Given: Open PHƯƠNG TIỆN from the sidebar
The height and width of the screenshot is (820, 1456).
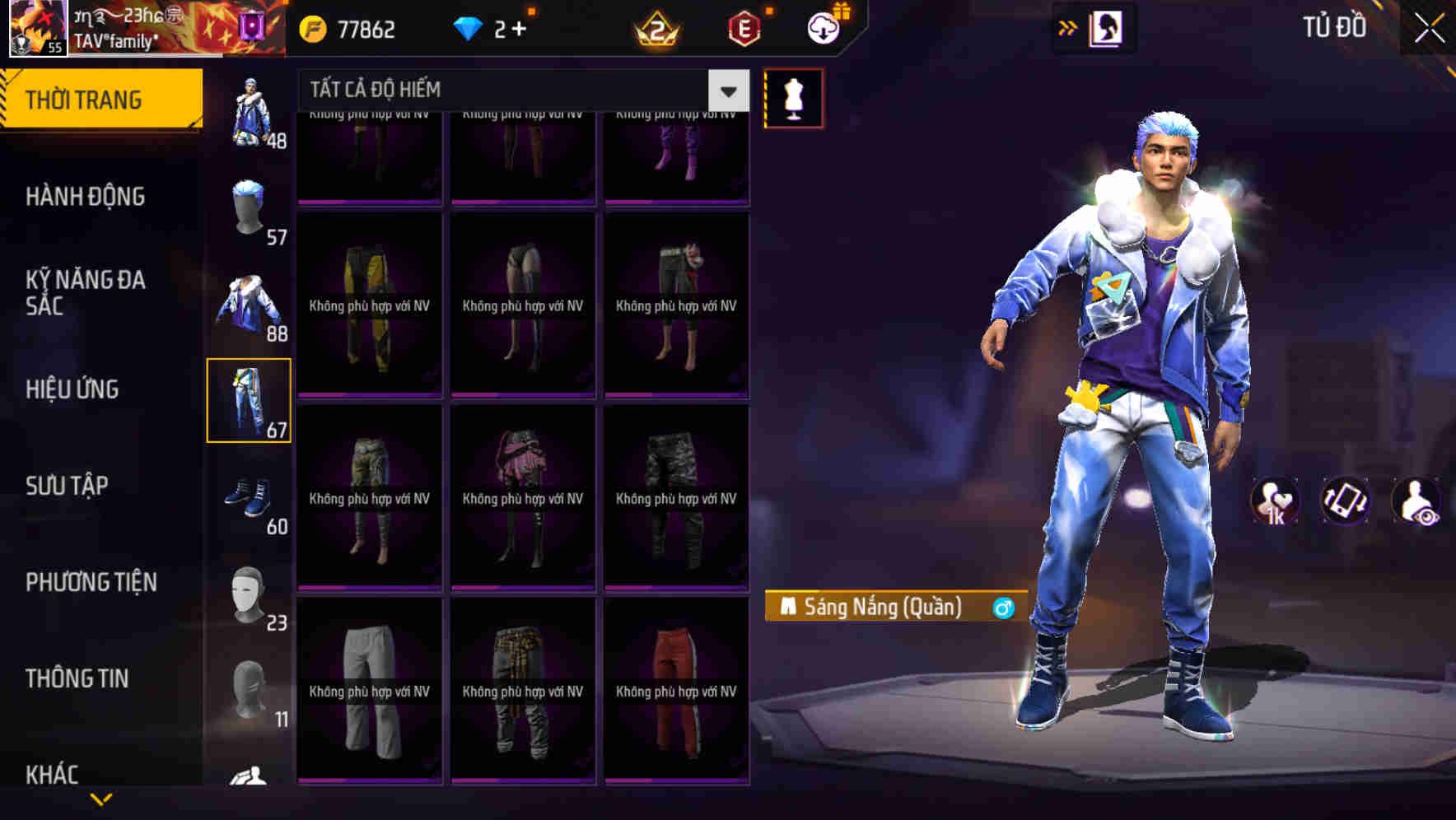Looking at the screenshot, I should point(91,581).
